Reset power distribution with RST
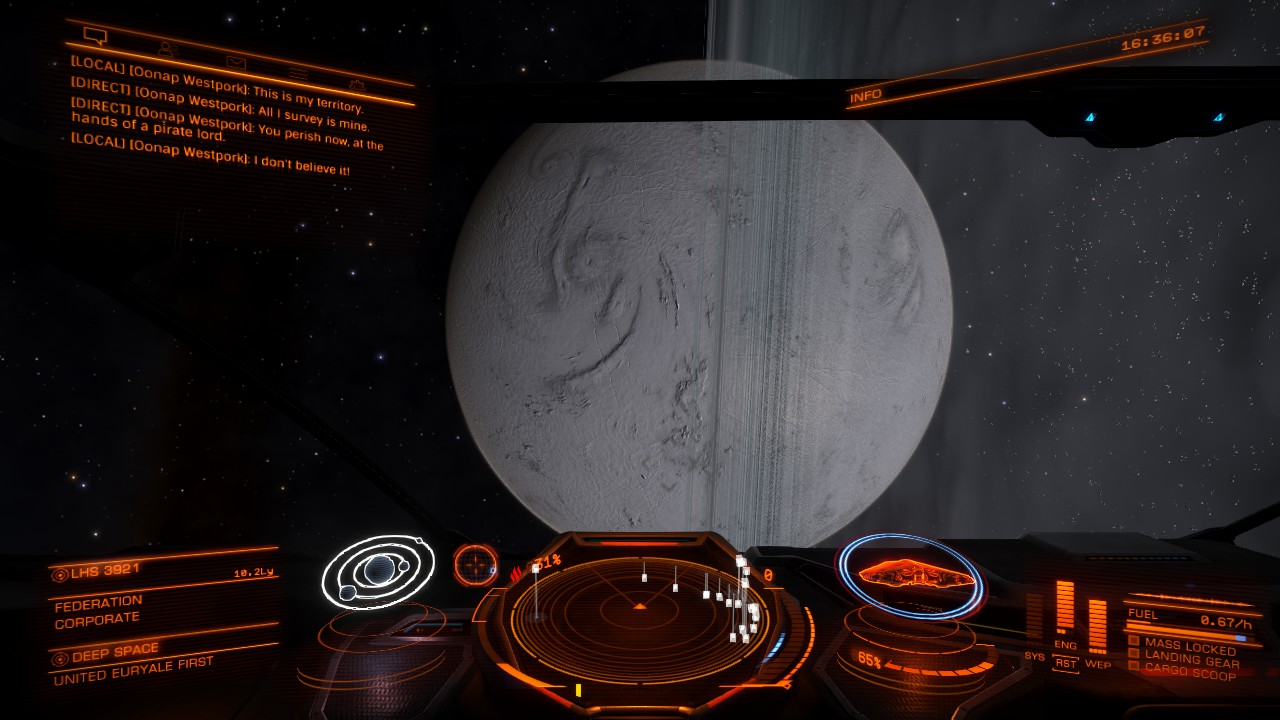This screenshot has height=720, width=1280. (1066, 662)
